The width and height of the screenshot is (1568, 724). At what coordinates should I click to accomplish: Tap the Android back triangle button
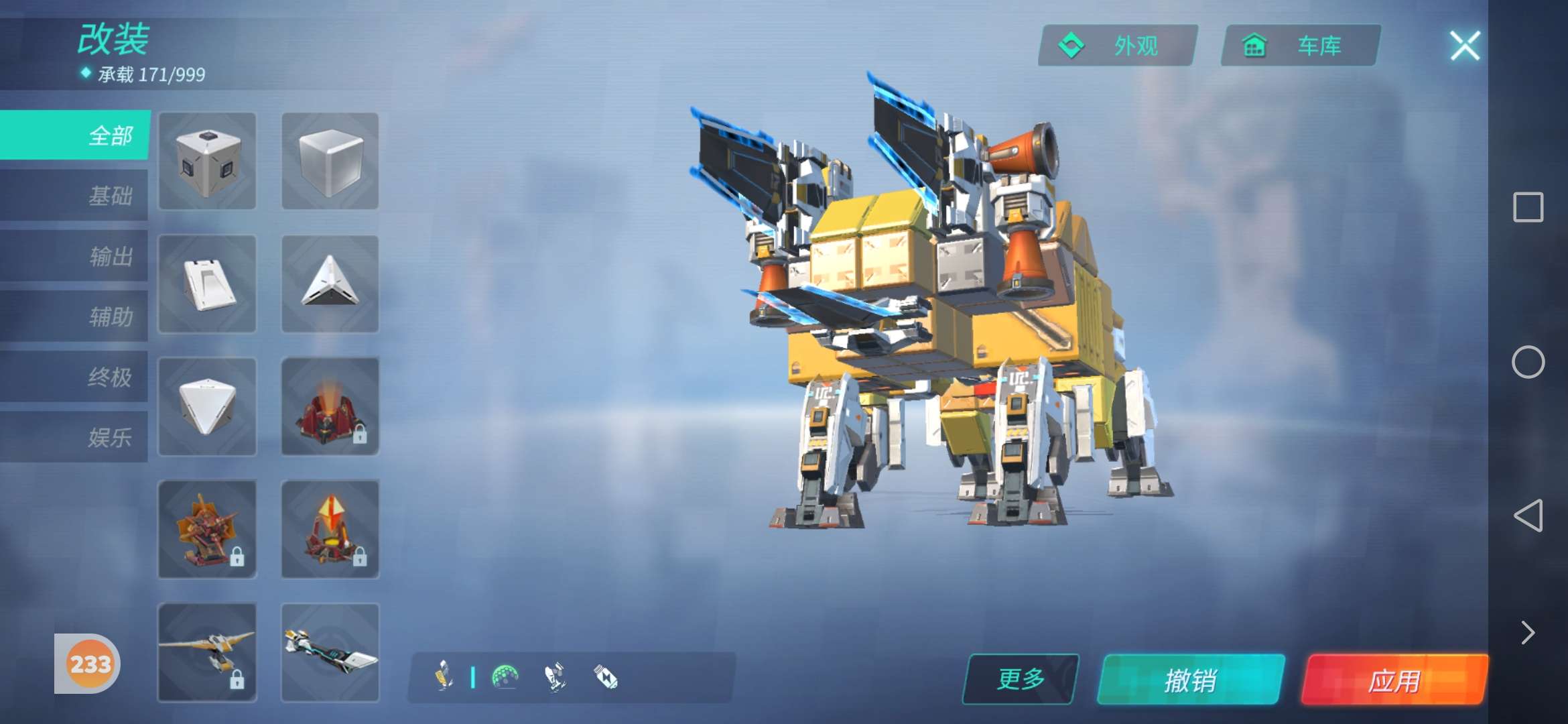point(1528,515)
